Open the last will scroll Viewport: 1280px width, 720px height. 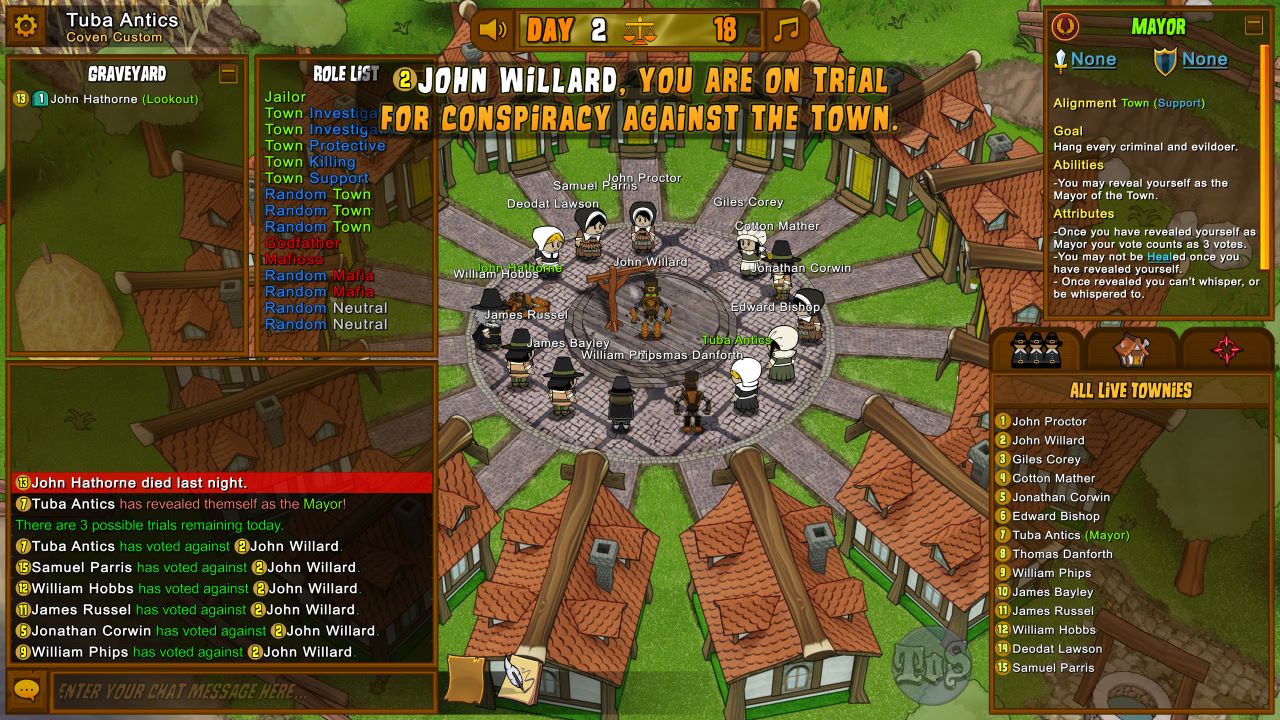point(465,678)
